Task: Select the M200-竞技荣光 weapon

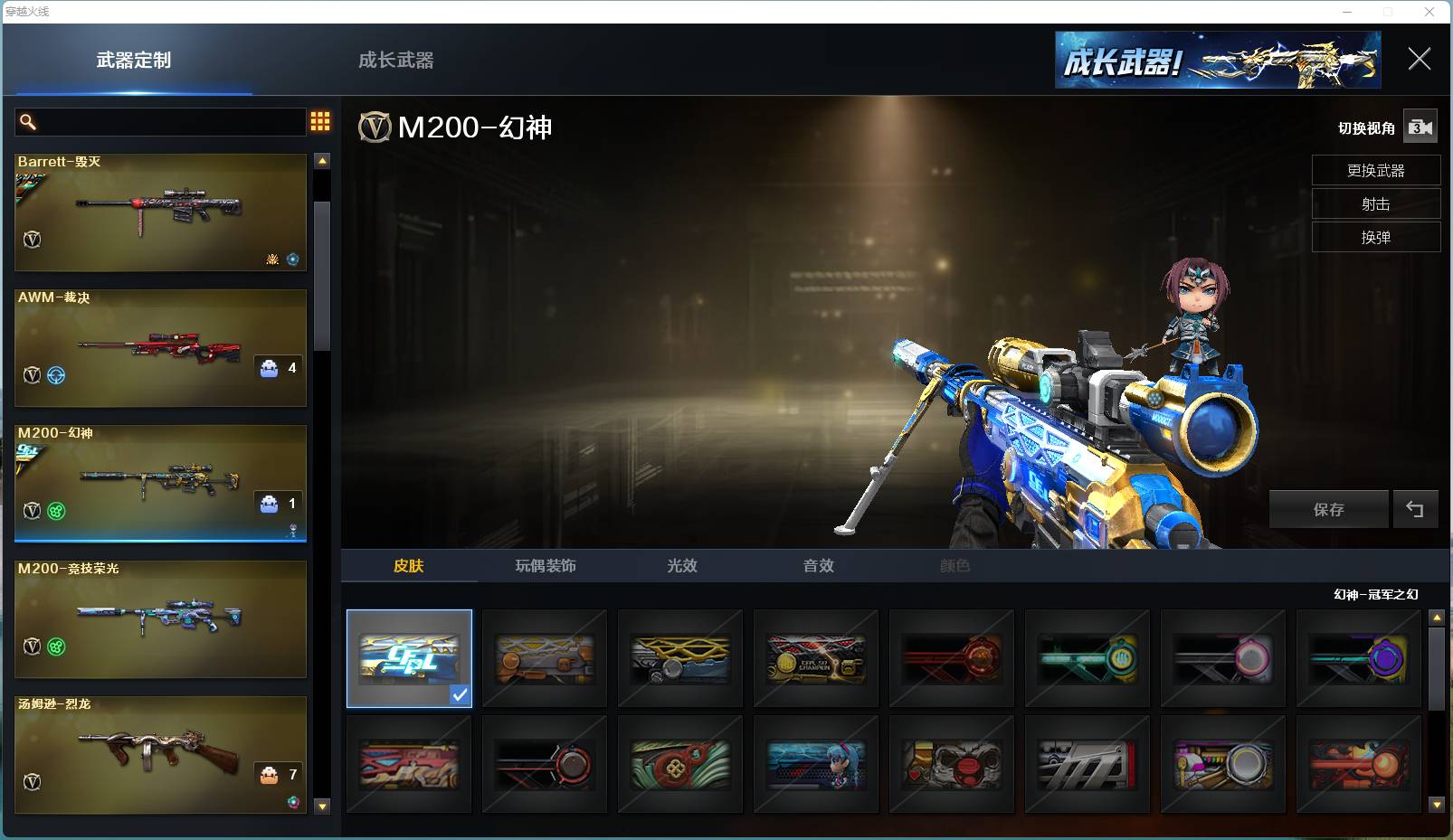Action: point(160,619)
